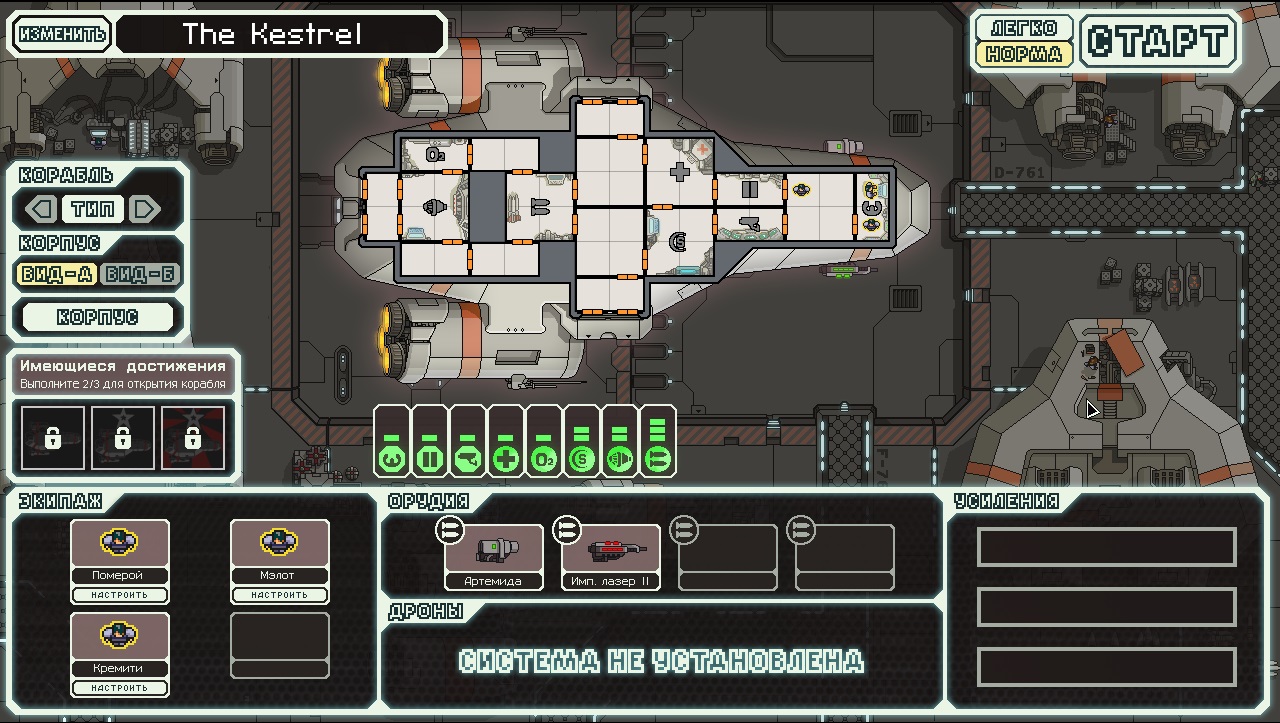
Task: Choose the НОРМА difficulty option
Action: click(1024, 54)
